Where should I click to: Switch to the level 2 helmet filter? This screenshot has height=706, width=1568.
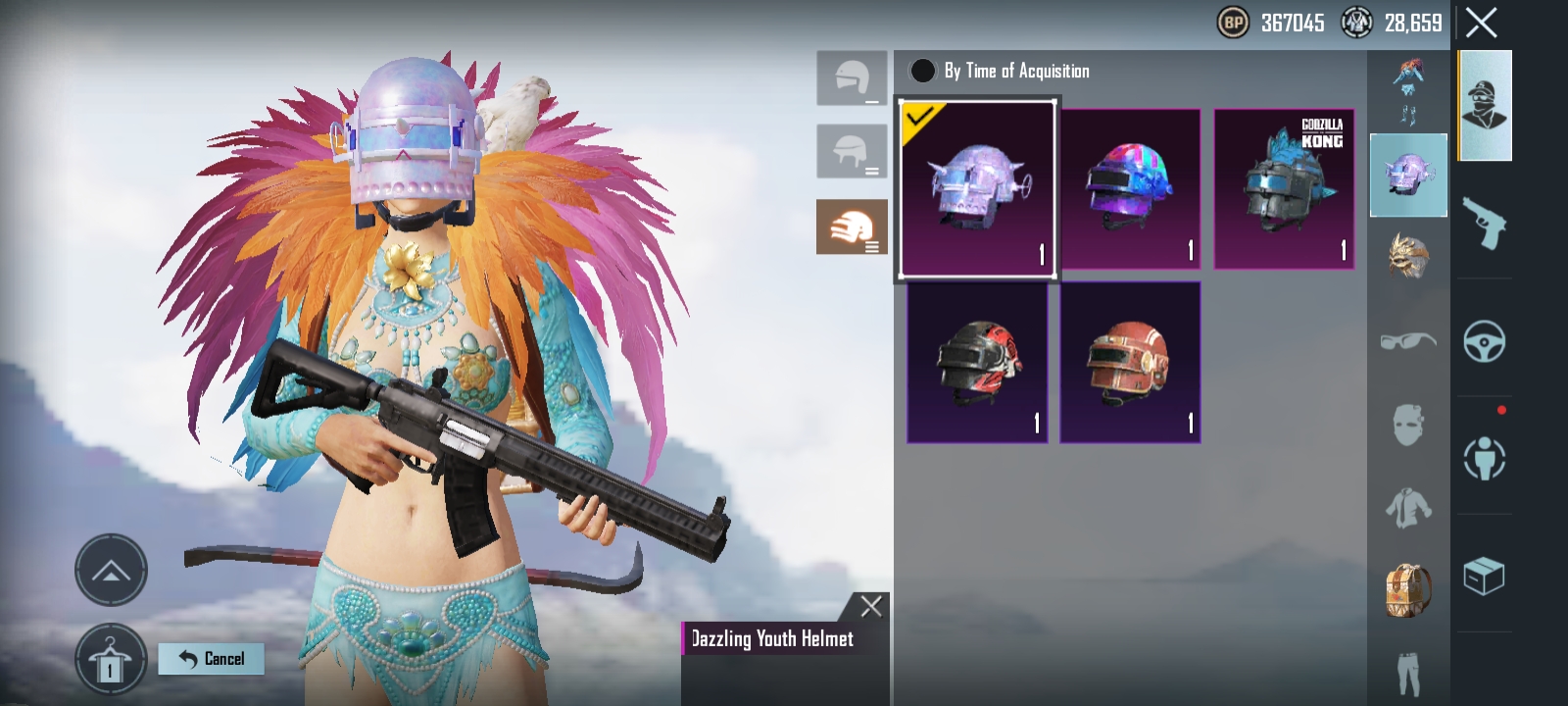852,152
